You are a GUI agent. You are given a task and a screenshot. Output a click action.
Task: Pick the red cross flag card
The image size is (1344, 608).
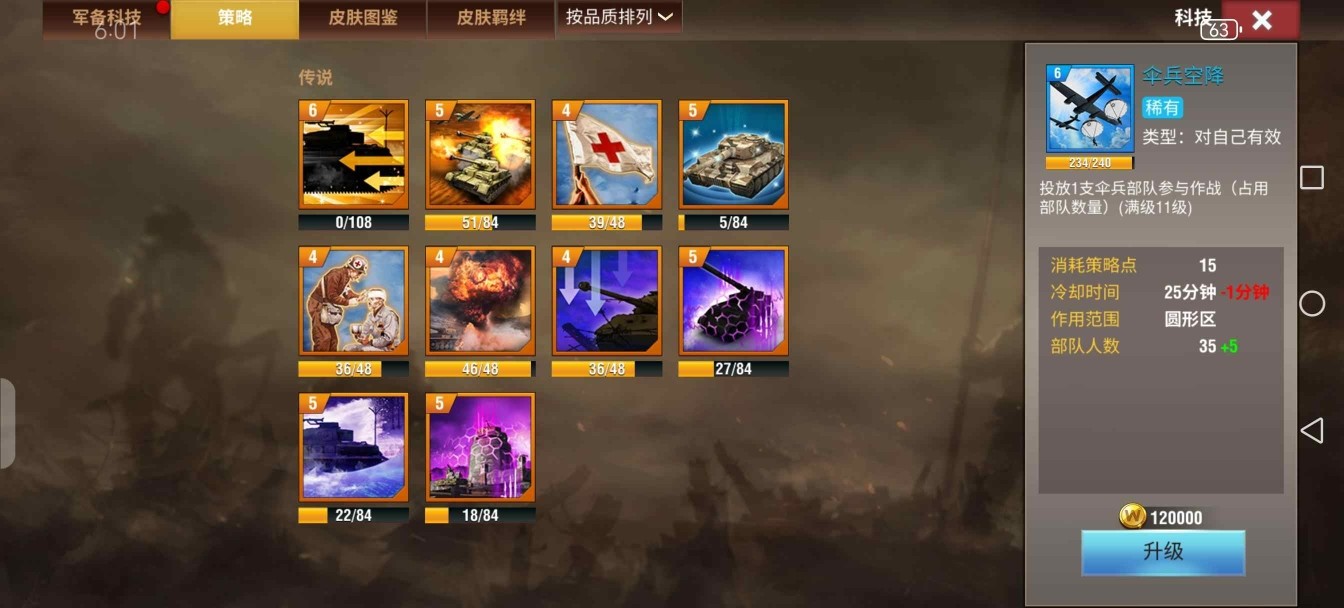pyautogui.click(x=607, y=155)
